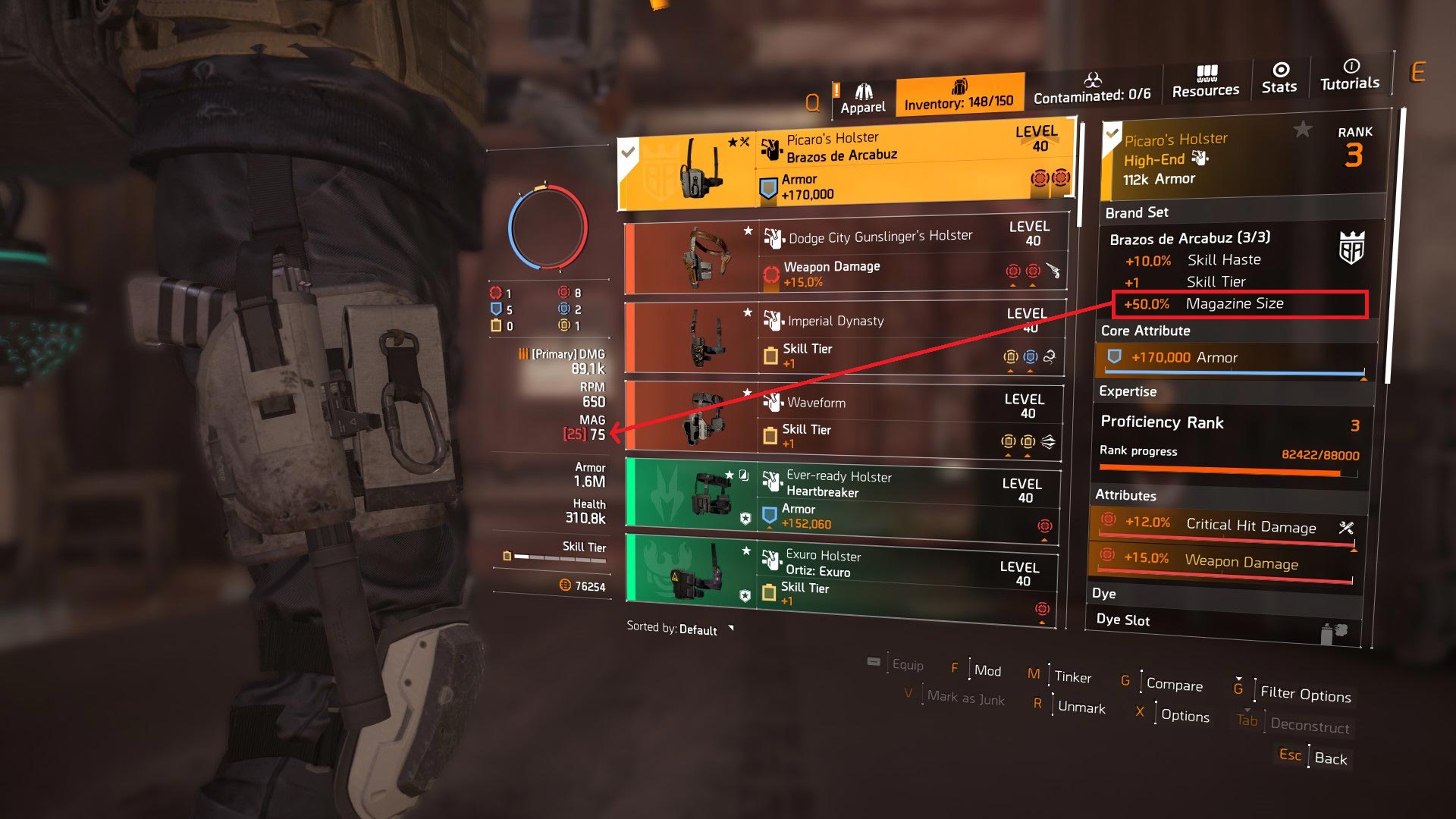Click the Compare button
The width and height of the screenshot is (1456, 819).
(x=1174, y=685)
